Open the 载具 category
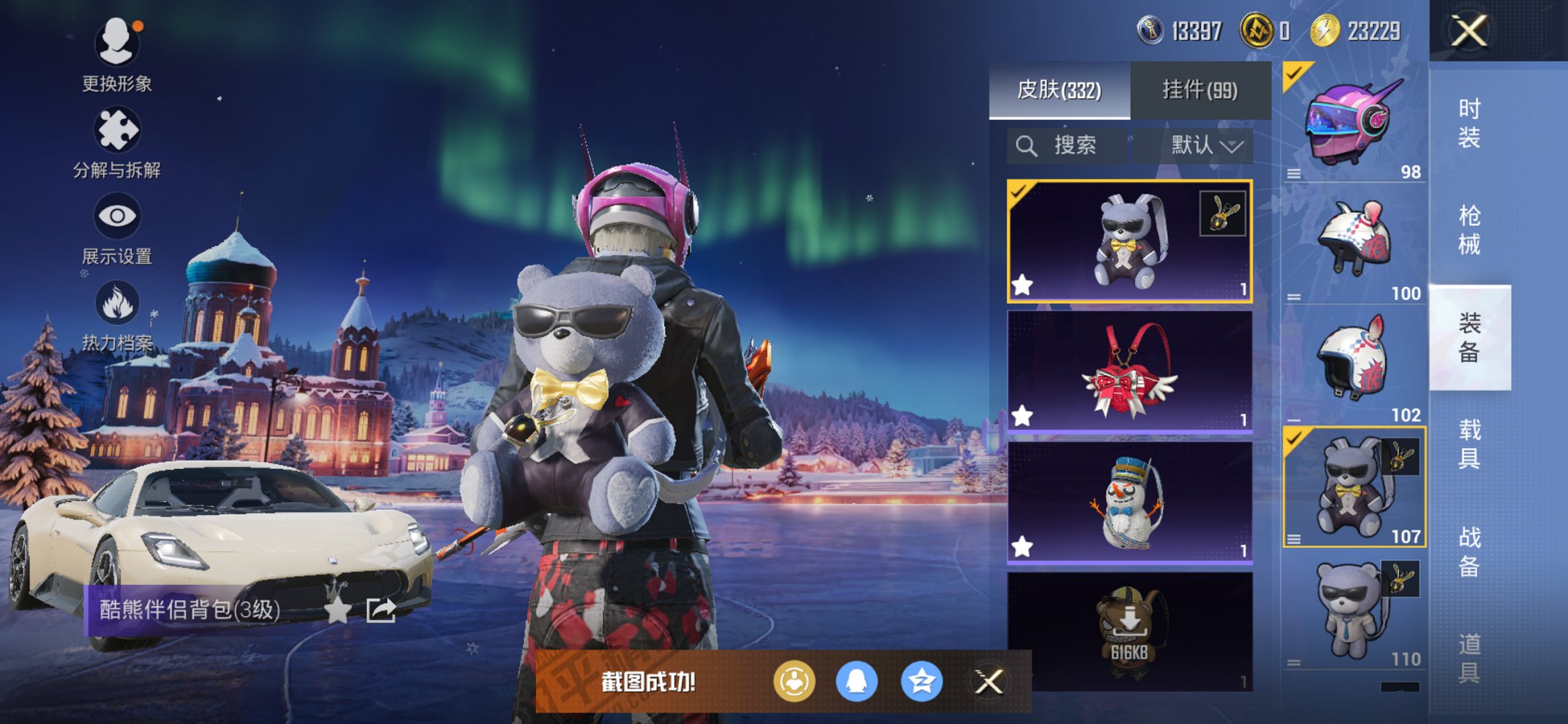Screen dimensions: 1568x724 (x=1469, y=444)
